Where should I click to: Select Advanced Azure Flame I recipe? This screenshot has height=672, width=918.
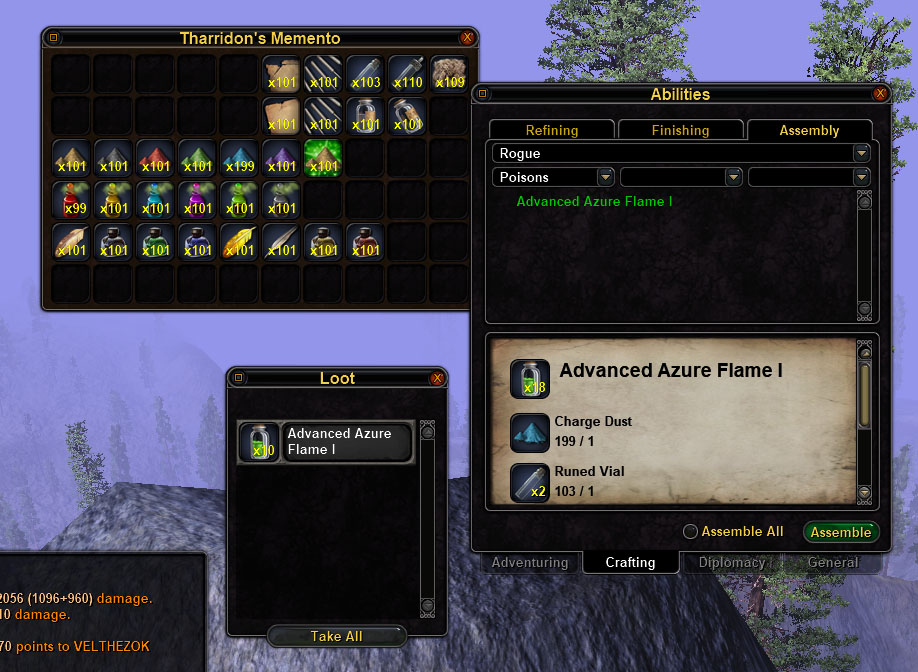(x=594, y=202)
